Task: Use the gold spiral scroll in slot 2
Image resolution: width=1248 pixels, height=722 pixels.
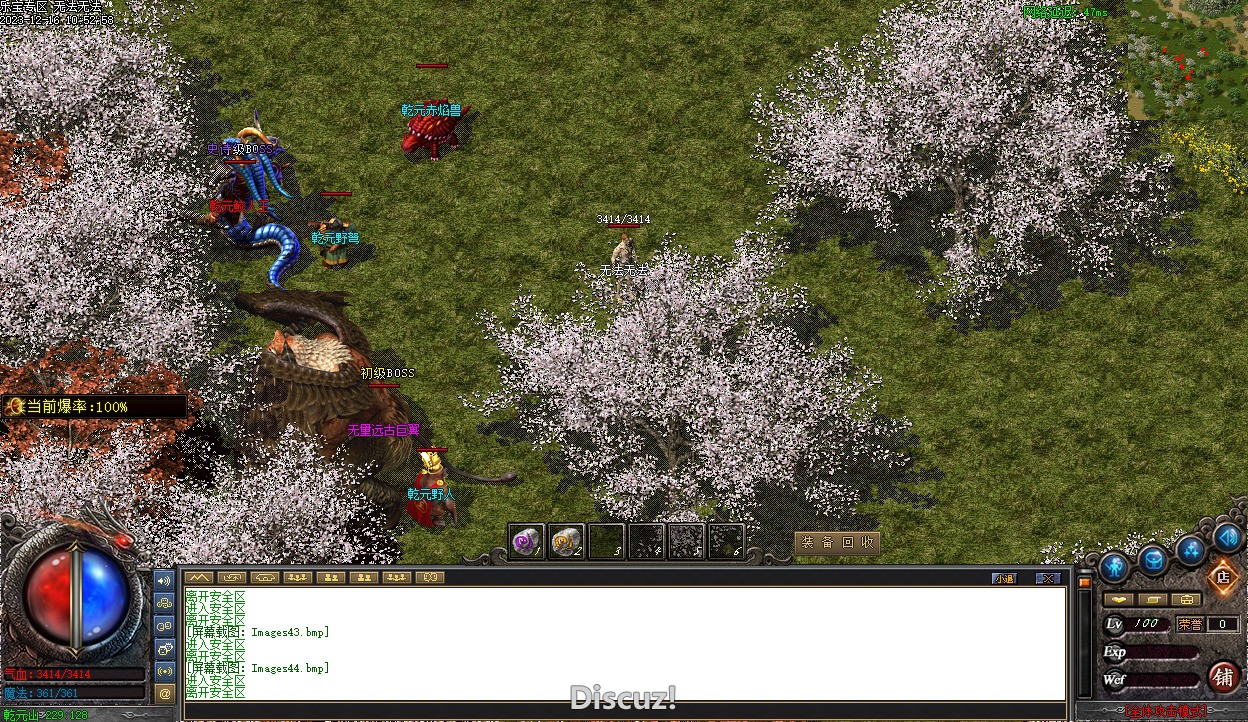Action: pyautogui.click(x=567, y=542)
